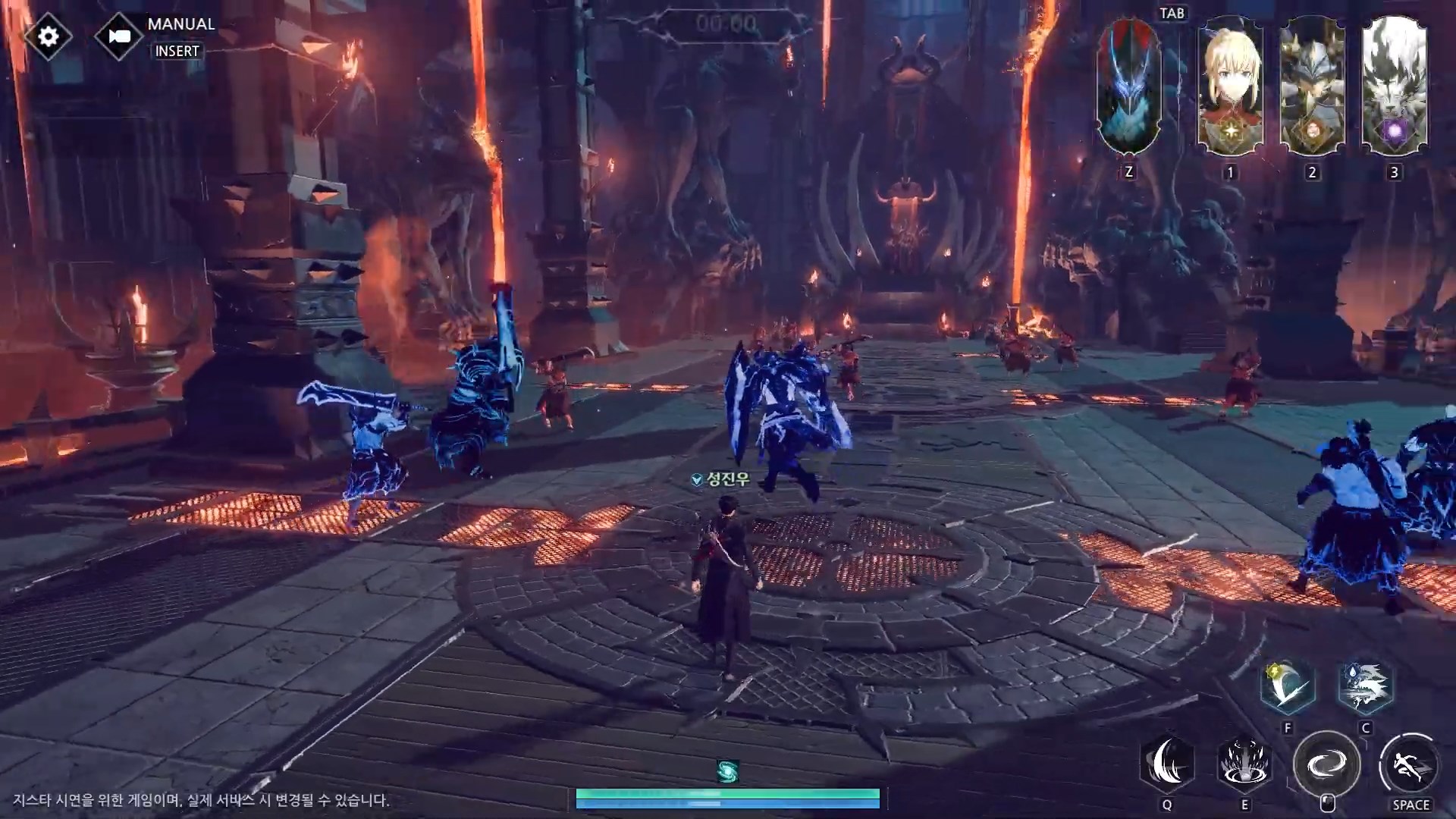The image size is (1456, 819).
Task: Toggle MANUAL combat mode
Action: coord(180,24)
